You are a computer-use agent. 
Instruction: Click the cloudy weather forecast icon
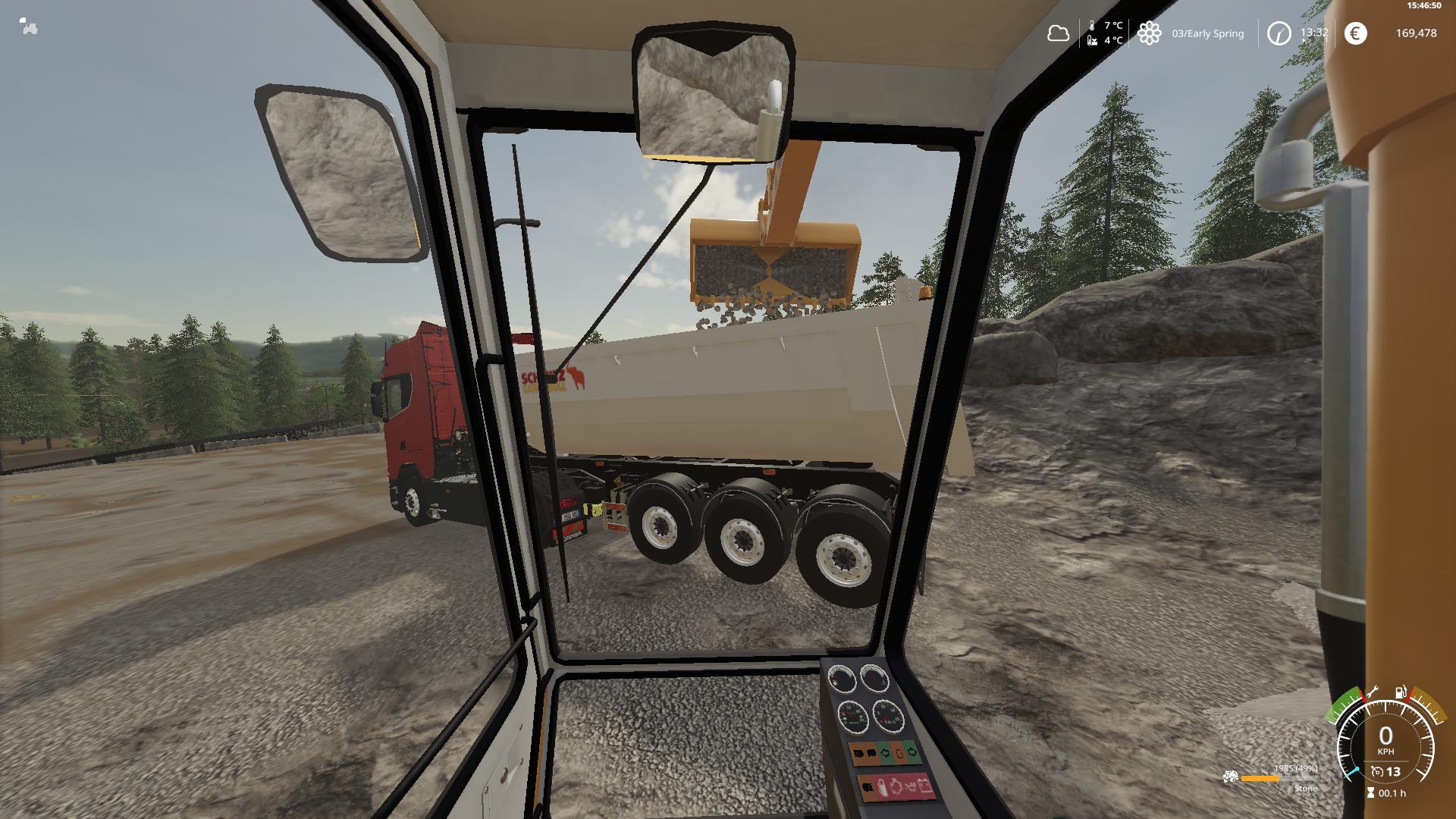pos(1058,33)
